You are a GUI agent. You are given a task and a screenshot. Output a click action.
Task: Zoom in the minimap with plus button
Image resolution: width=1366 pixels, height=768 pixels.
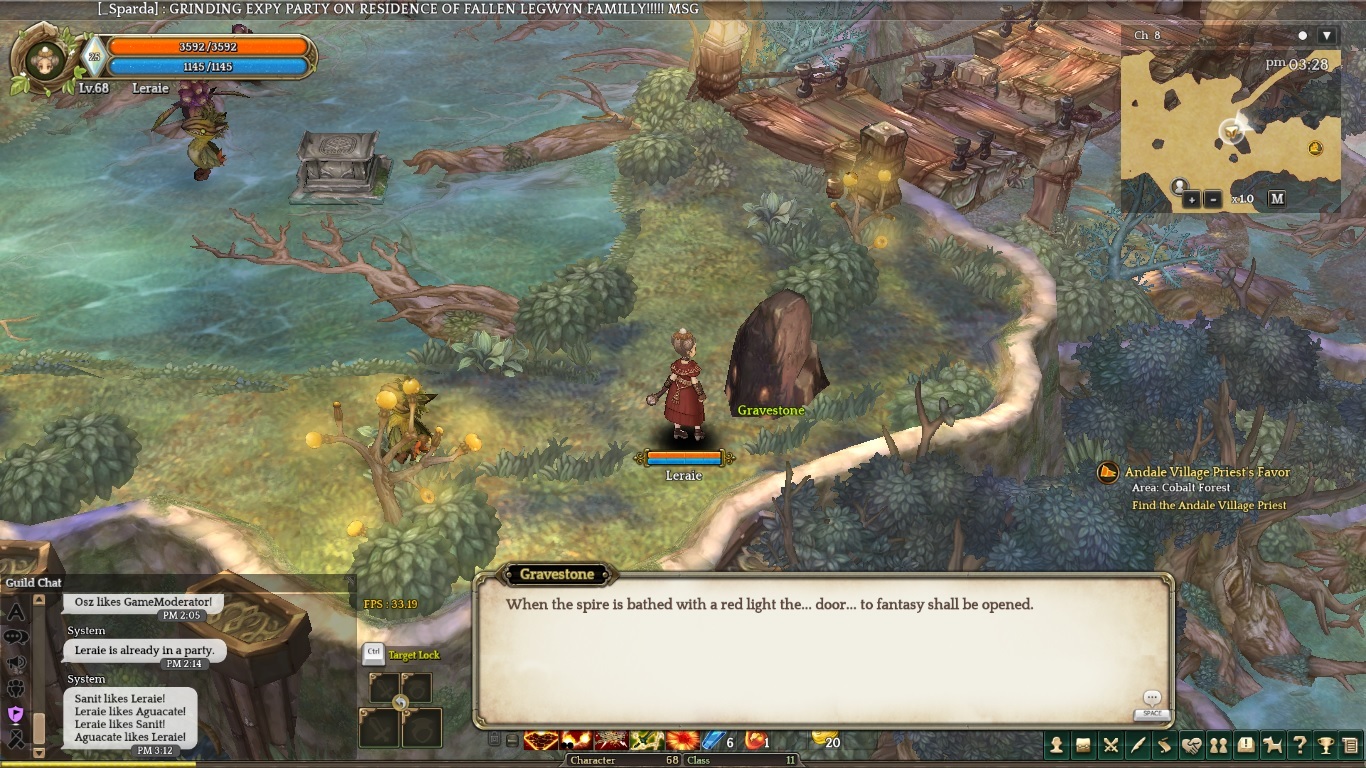[x=1192, y=199]
